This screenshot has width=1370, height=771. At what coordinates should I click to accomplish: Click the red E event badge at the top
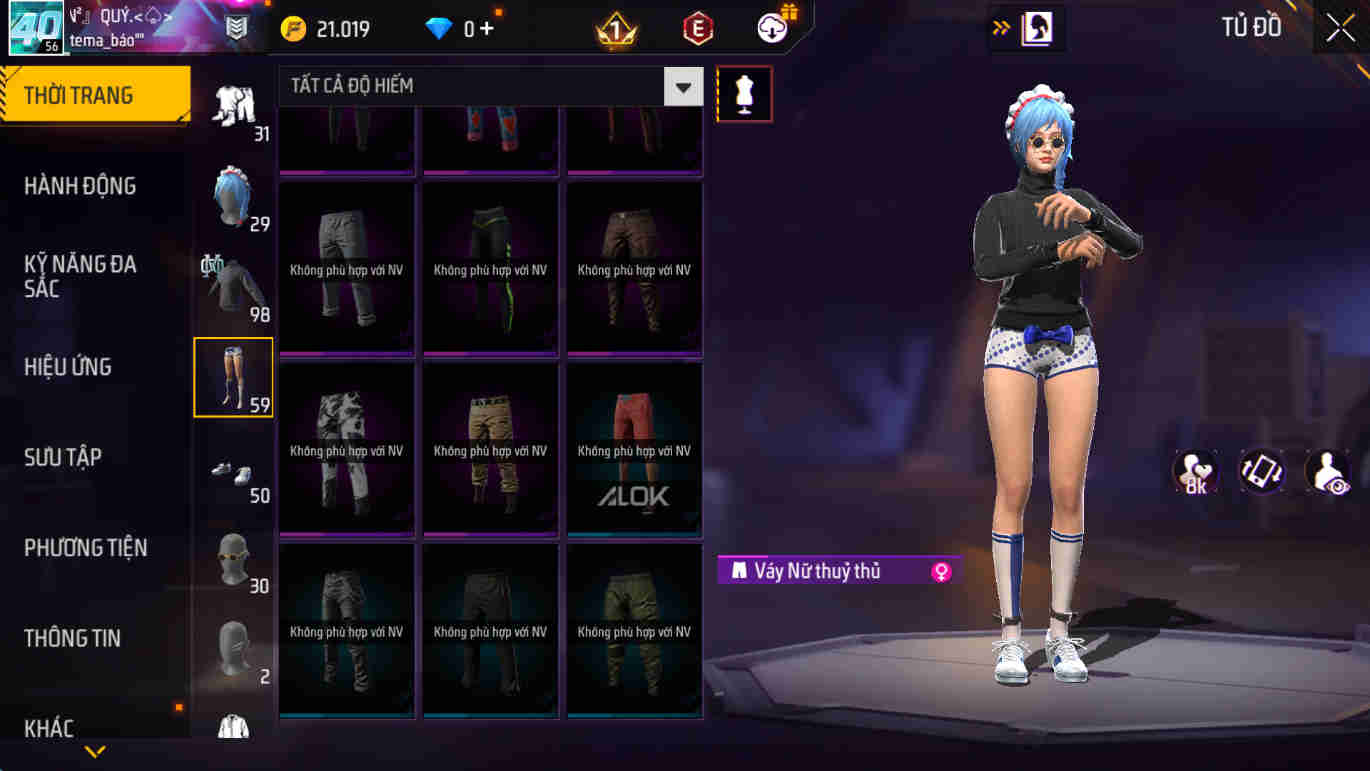click(x=697, y=28)
